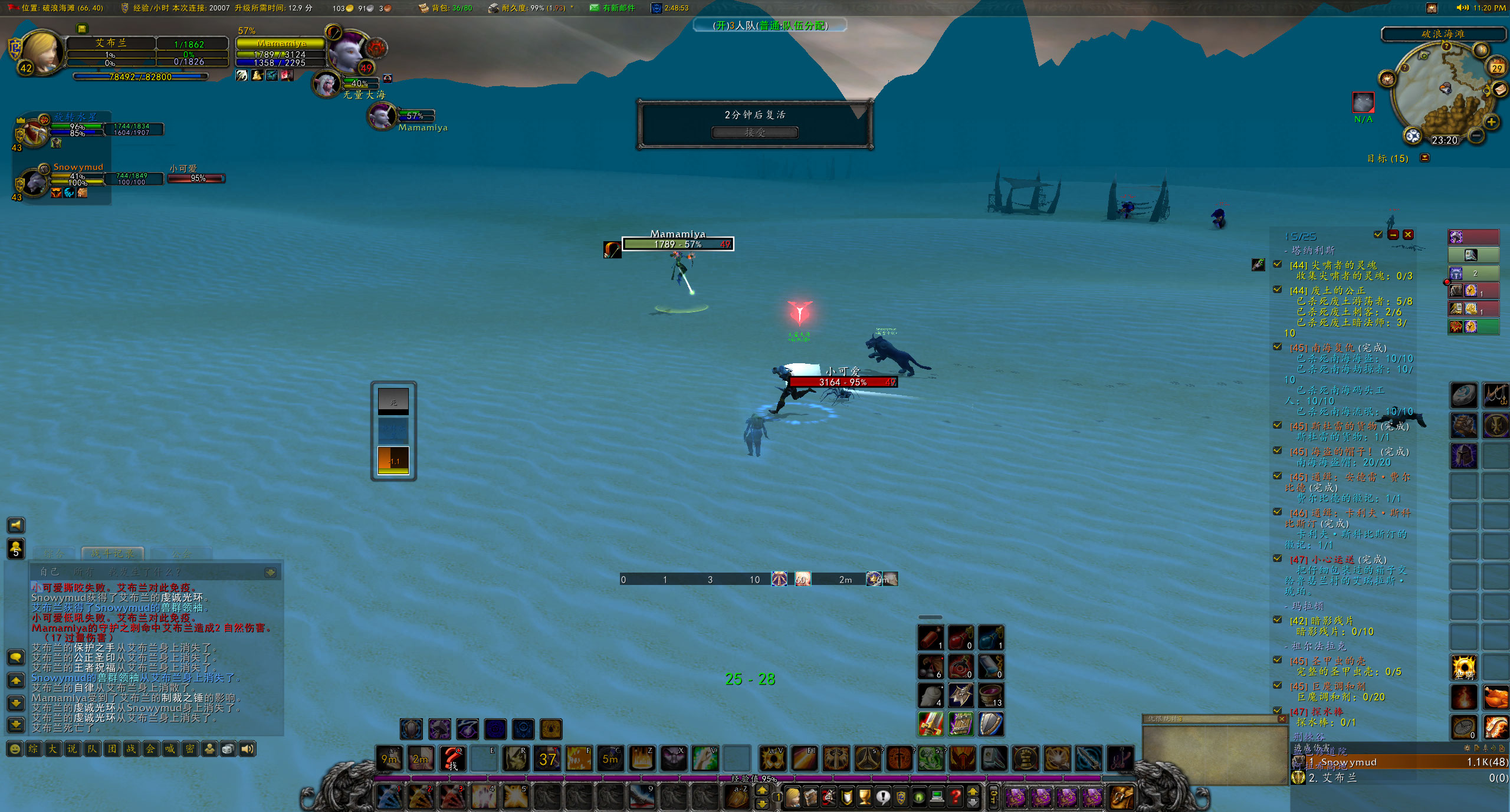Viewport: 1510px width, 812px height.
Task: Open the emote smiley menu beside chat tabs
Action: (x=15, y=749)
